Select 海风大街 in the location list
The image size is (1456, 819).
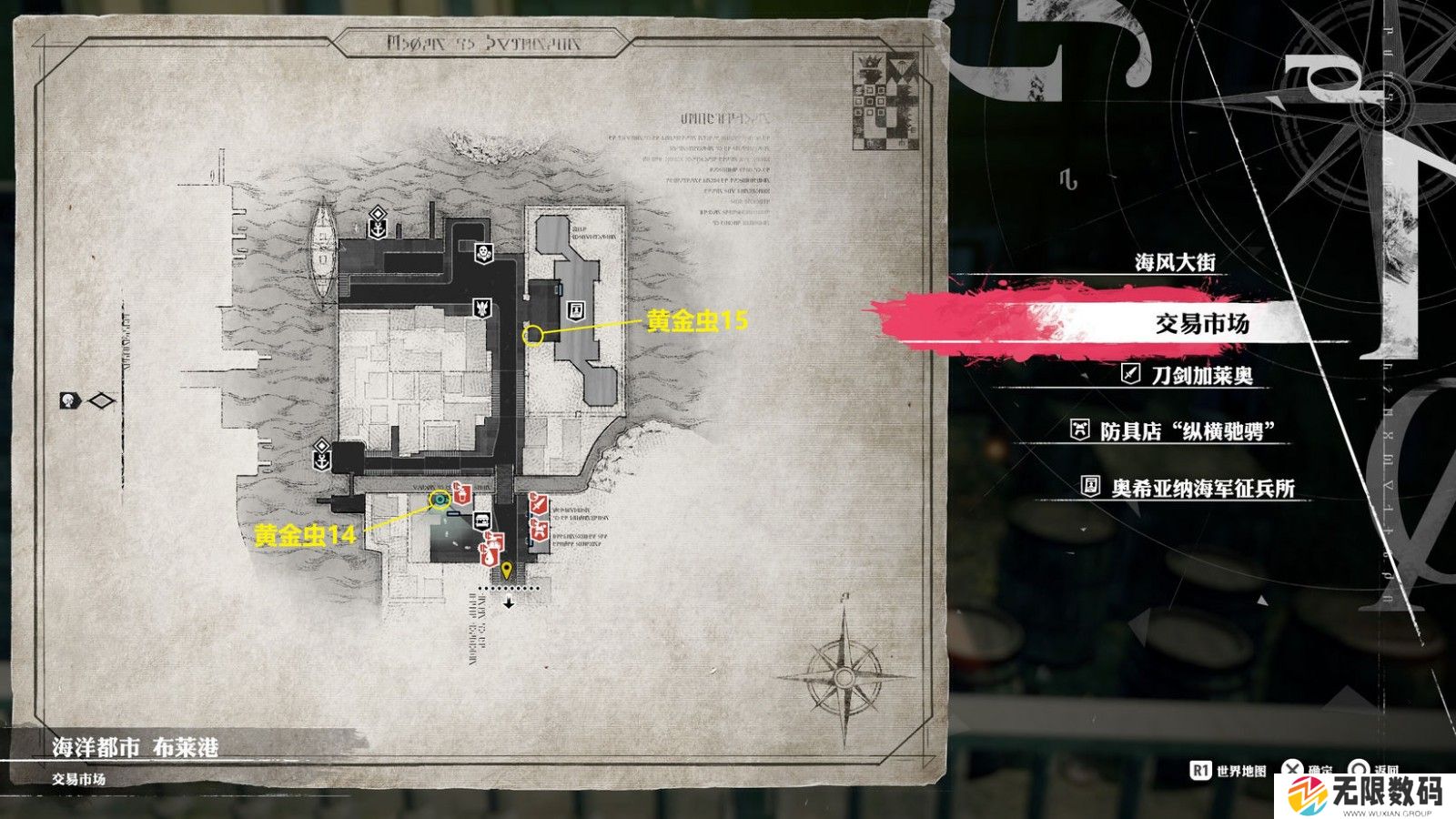coord(1174,263)
